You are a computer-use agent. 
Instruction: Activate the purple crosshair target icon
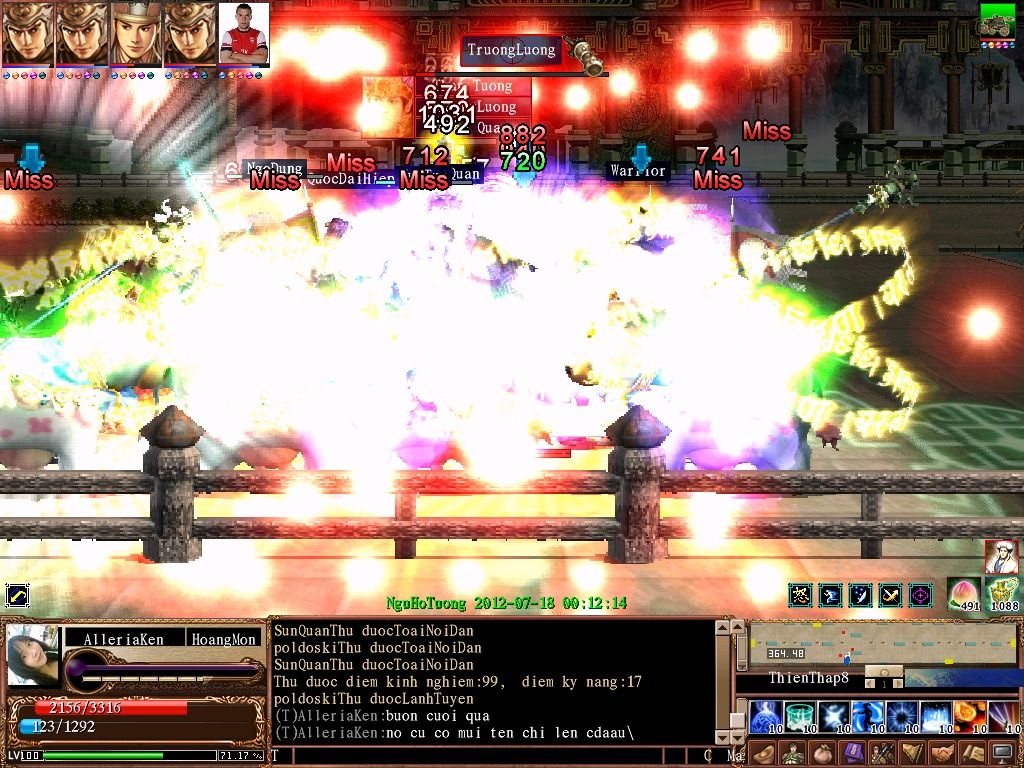[921, 596]
